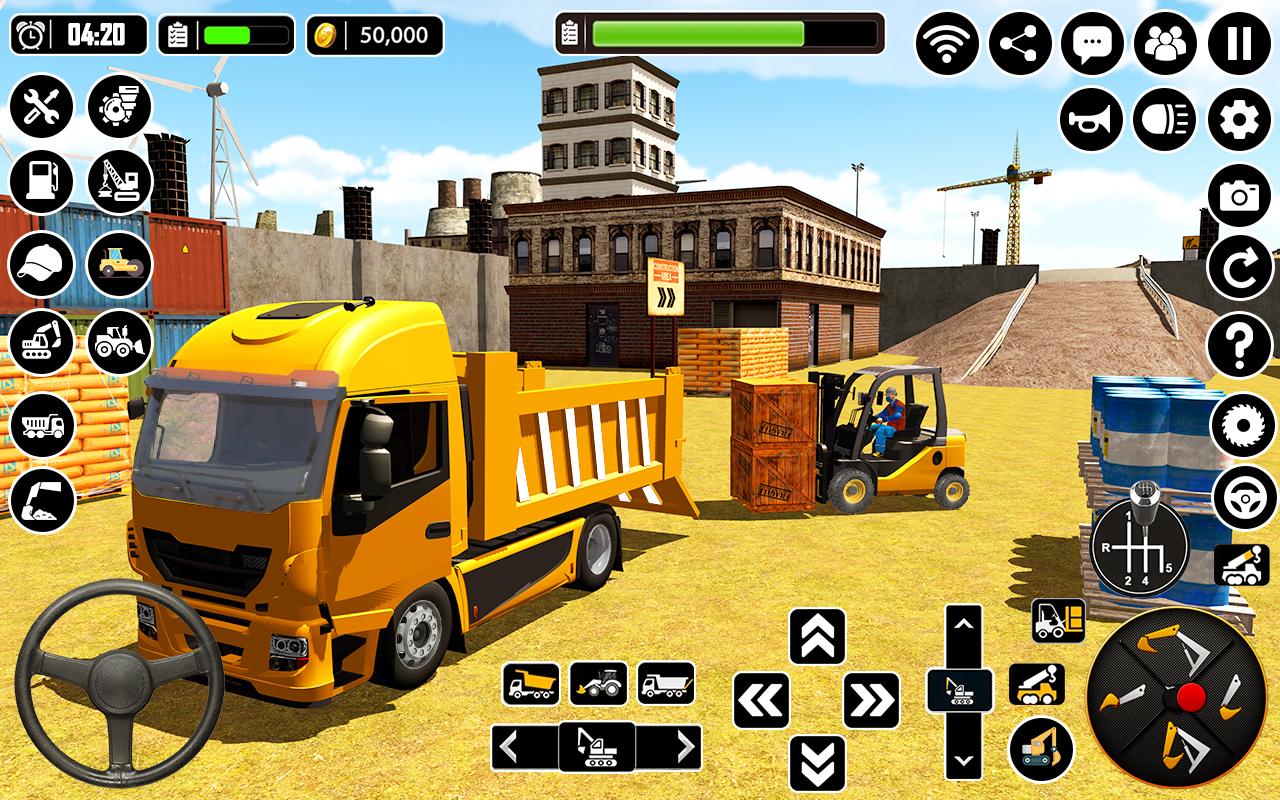Honk the horn

coord(1091,119)
